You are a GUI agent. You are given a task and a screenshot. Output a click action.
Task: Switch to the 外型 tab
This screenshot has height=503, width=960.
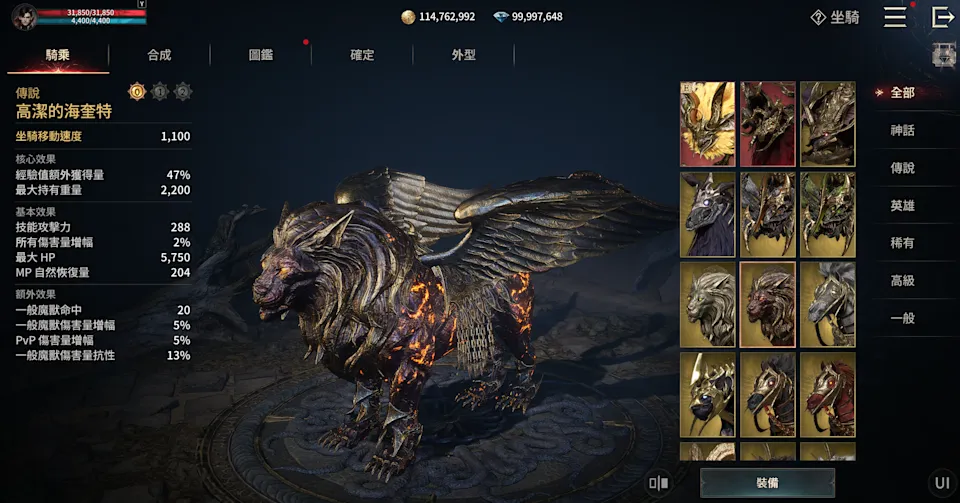[x=464, y=55]
